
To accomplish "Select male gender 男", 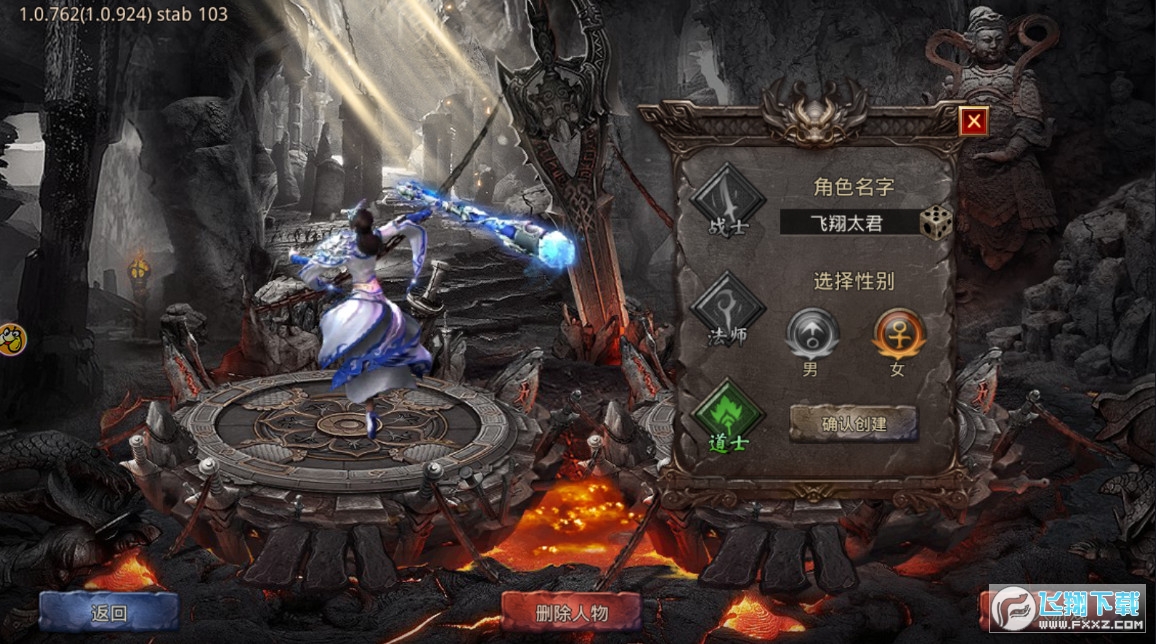I will [812, 334].
